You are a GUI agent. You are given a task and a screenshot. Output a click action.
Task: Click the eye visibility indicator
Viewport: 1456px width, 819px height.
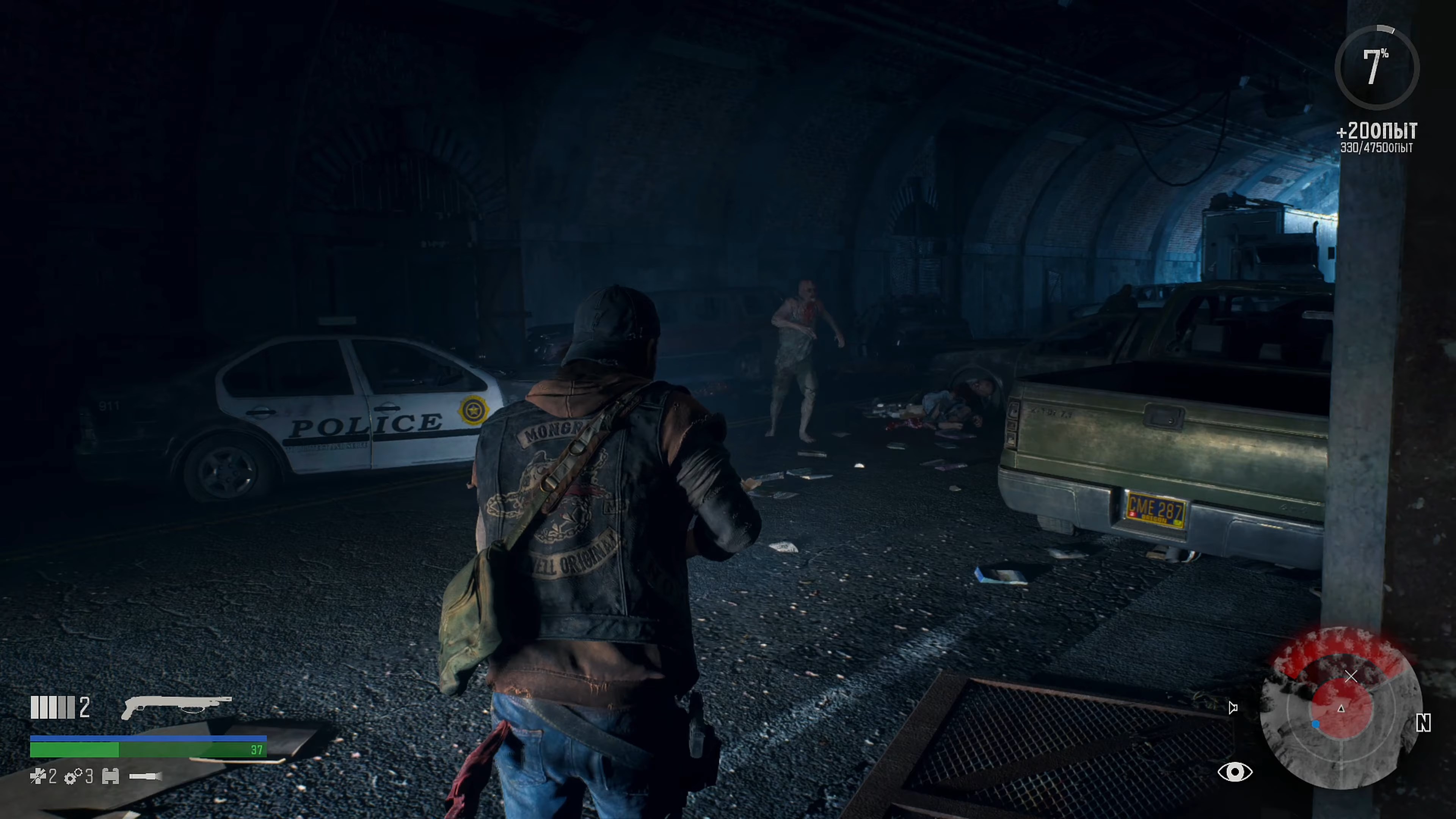tap(1235, 772)
